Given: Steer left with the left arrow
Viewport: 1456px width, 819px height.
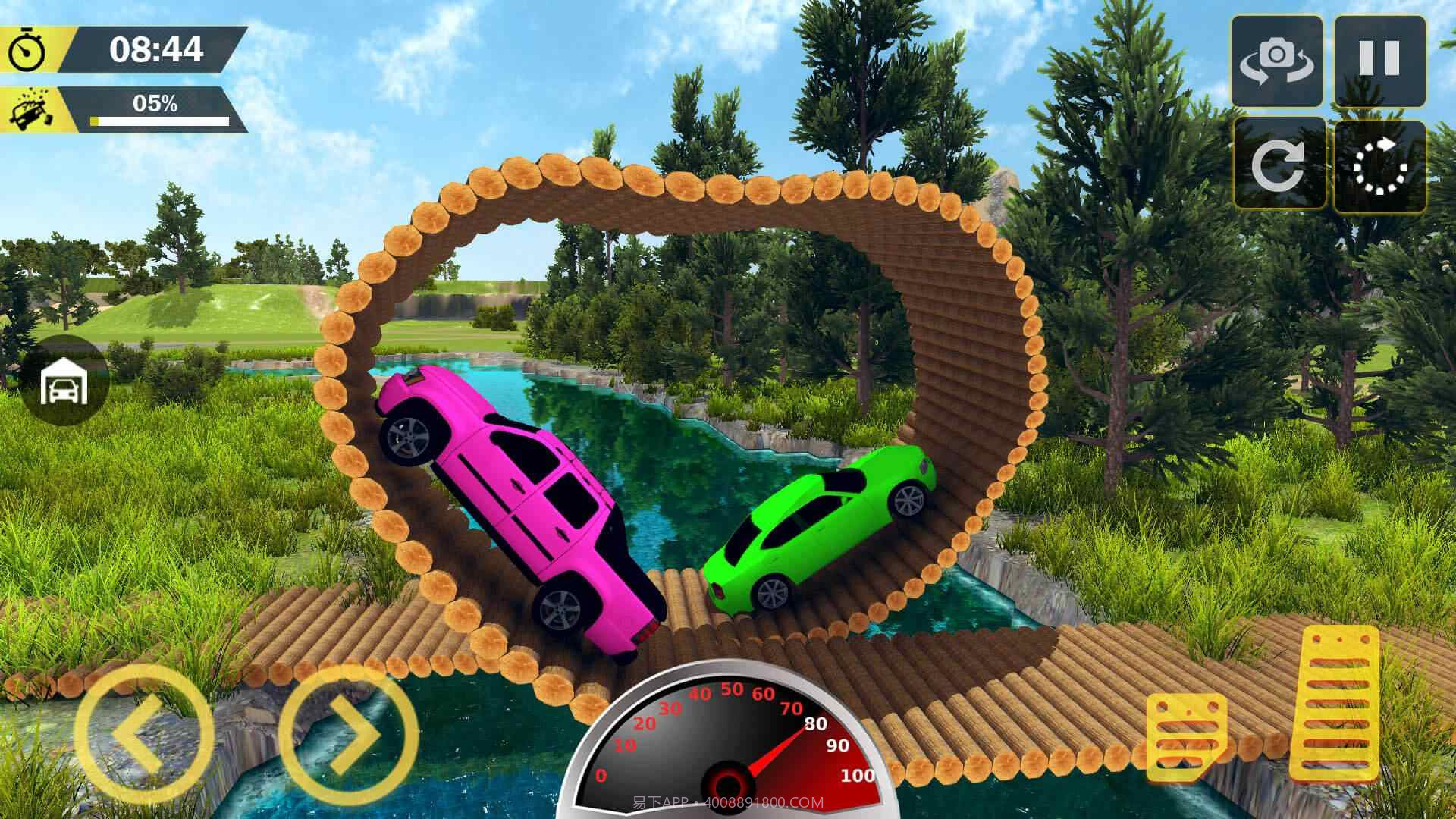Looking at the screenshot, I should (x=144, y=733).
